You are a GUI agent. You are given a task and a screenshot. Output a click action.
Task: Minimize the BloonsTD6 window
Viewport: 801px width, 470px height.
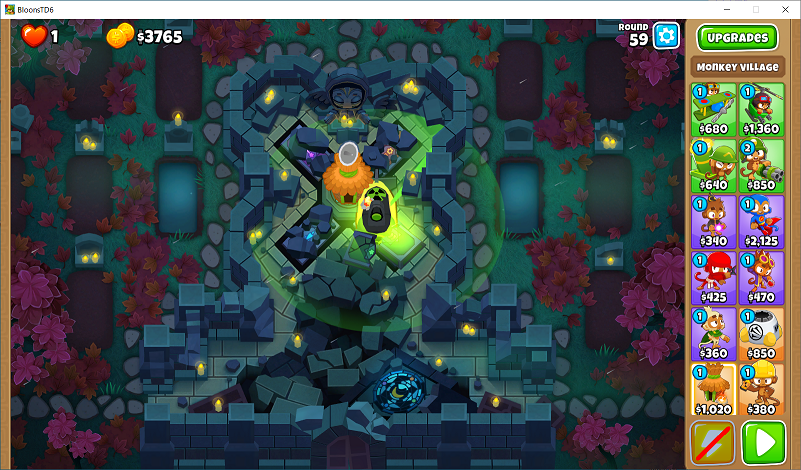pos(725,9)
